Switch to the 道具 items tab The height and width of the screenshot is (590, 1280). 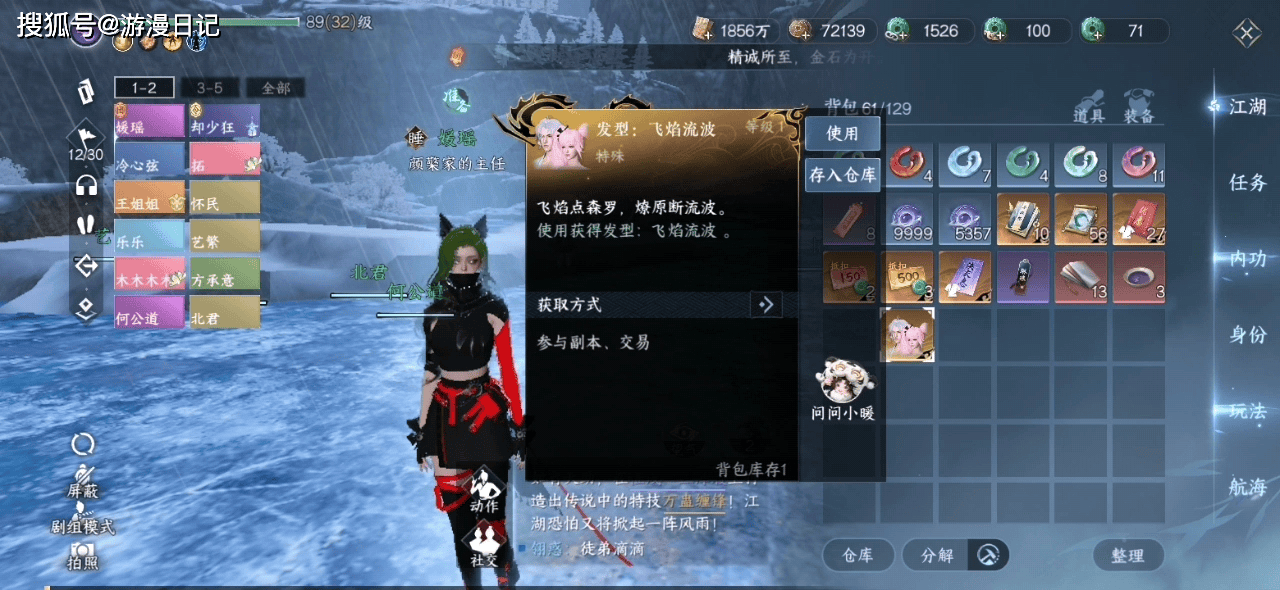[x=1090, y=107]
